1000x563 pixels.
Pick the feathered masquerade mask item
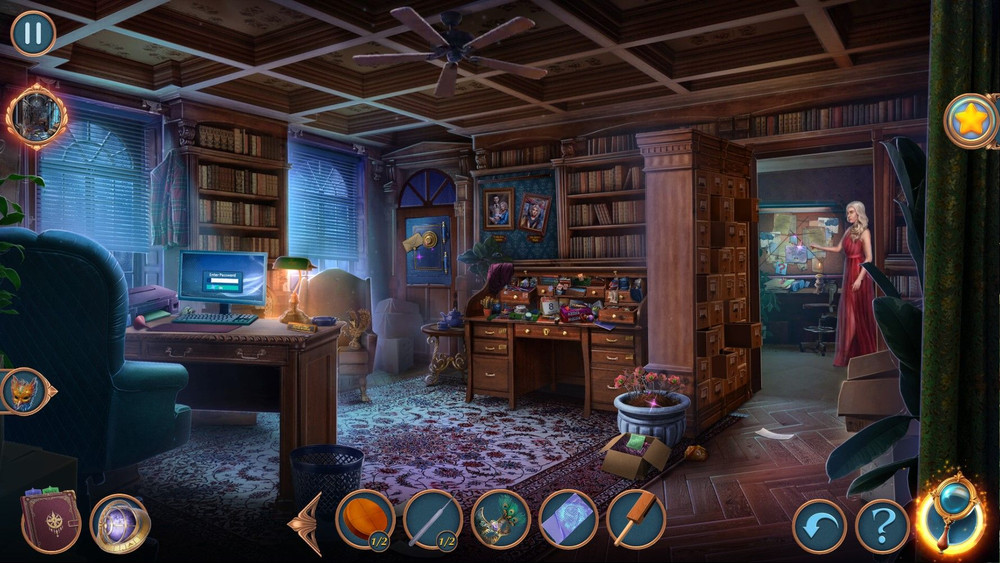click(500, 519)
